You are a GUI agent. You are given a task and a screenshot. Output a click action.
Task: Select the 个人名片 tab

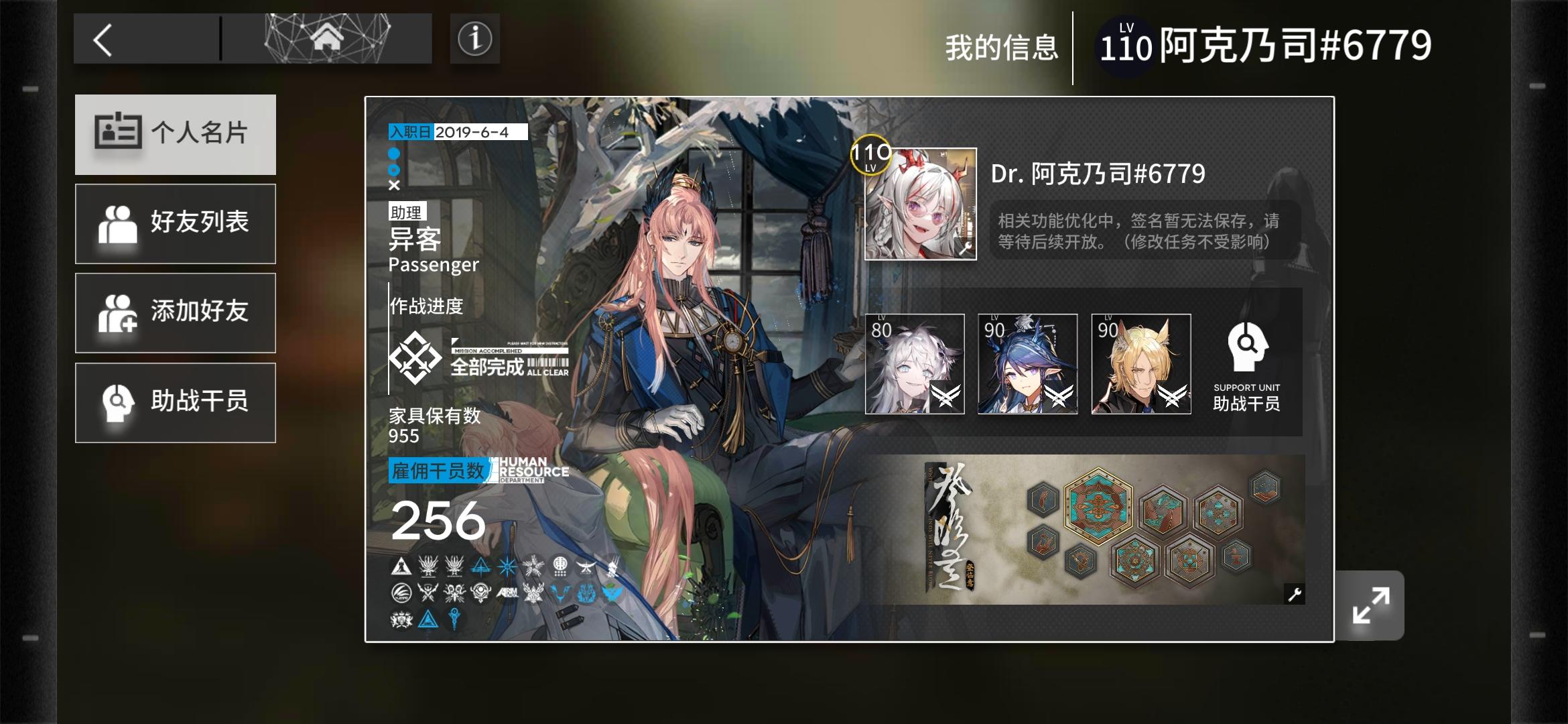(176, 134)
